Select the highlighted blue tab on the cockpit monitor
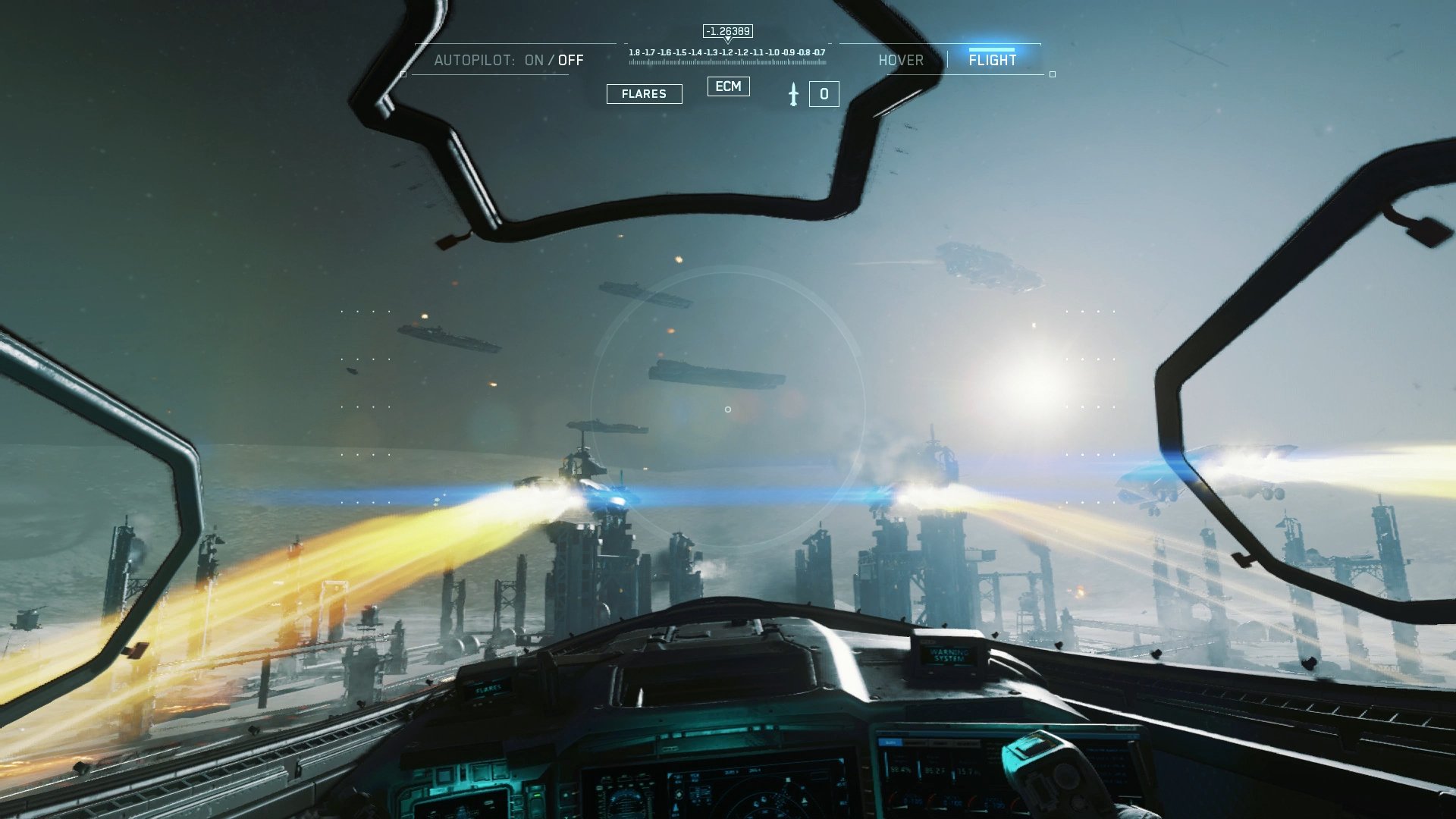Image resolution: width=1456 pixels, height=819 pixels. (x=891, y=742)
